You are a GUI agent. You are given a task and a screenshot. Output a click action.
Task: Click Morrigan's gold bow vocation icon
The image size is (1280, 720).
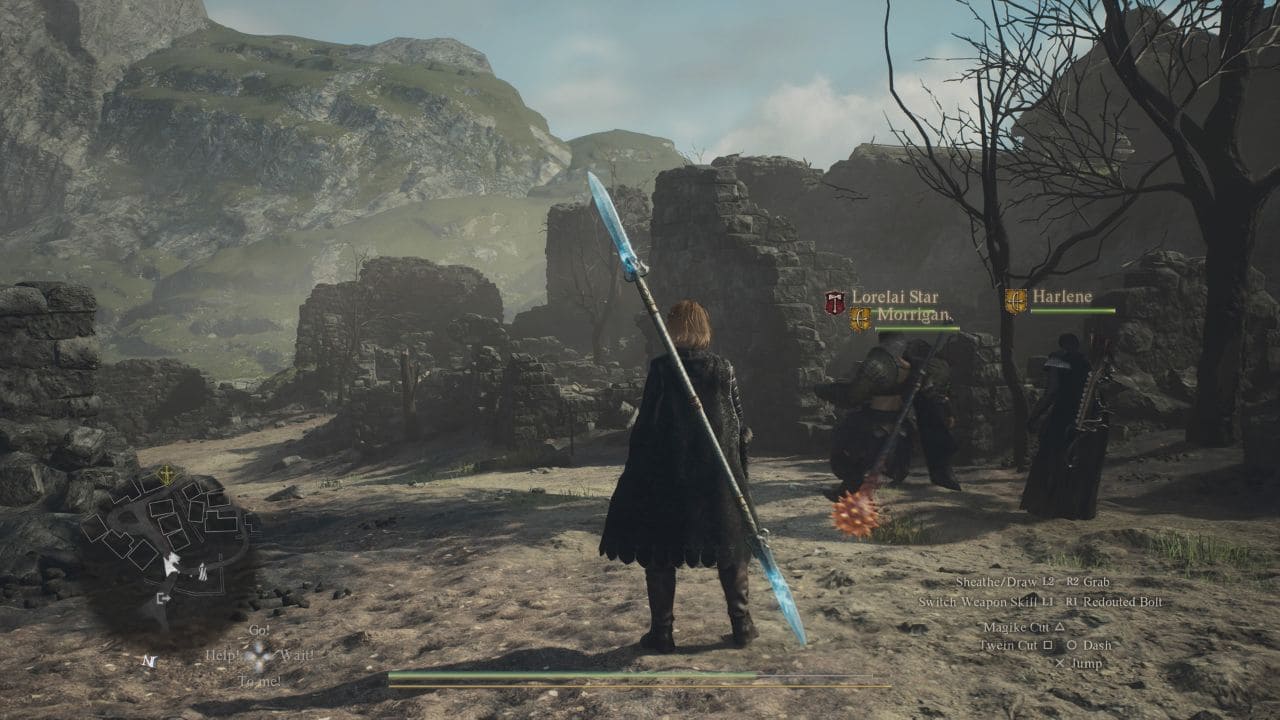coord(860,319)
